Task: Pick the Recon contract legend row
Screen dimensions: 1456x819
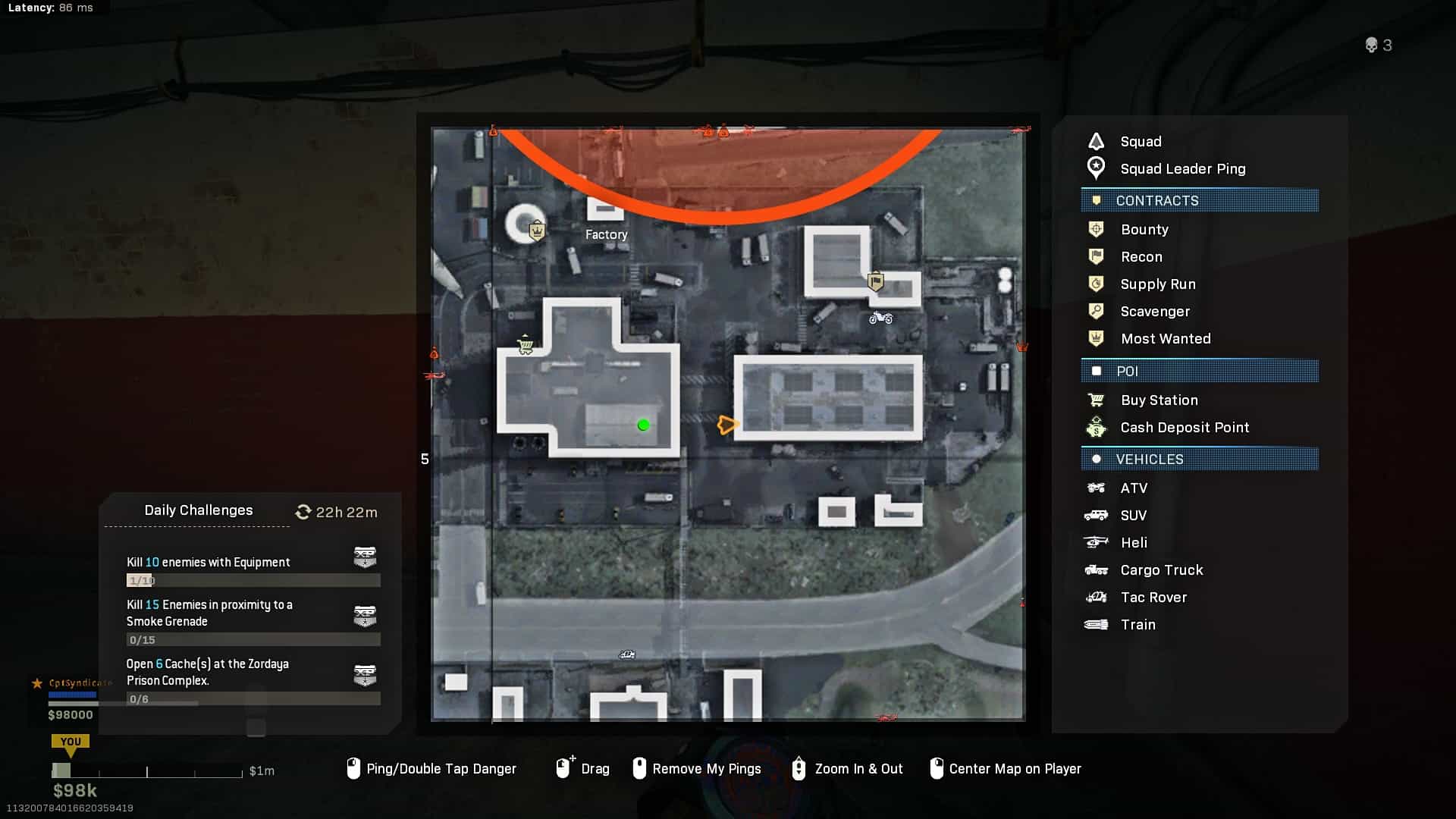Action: [1141, 257]
